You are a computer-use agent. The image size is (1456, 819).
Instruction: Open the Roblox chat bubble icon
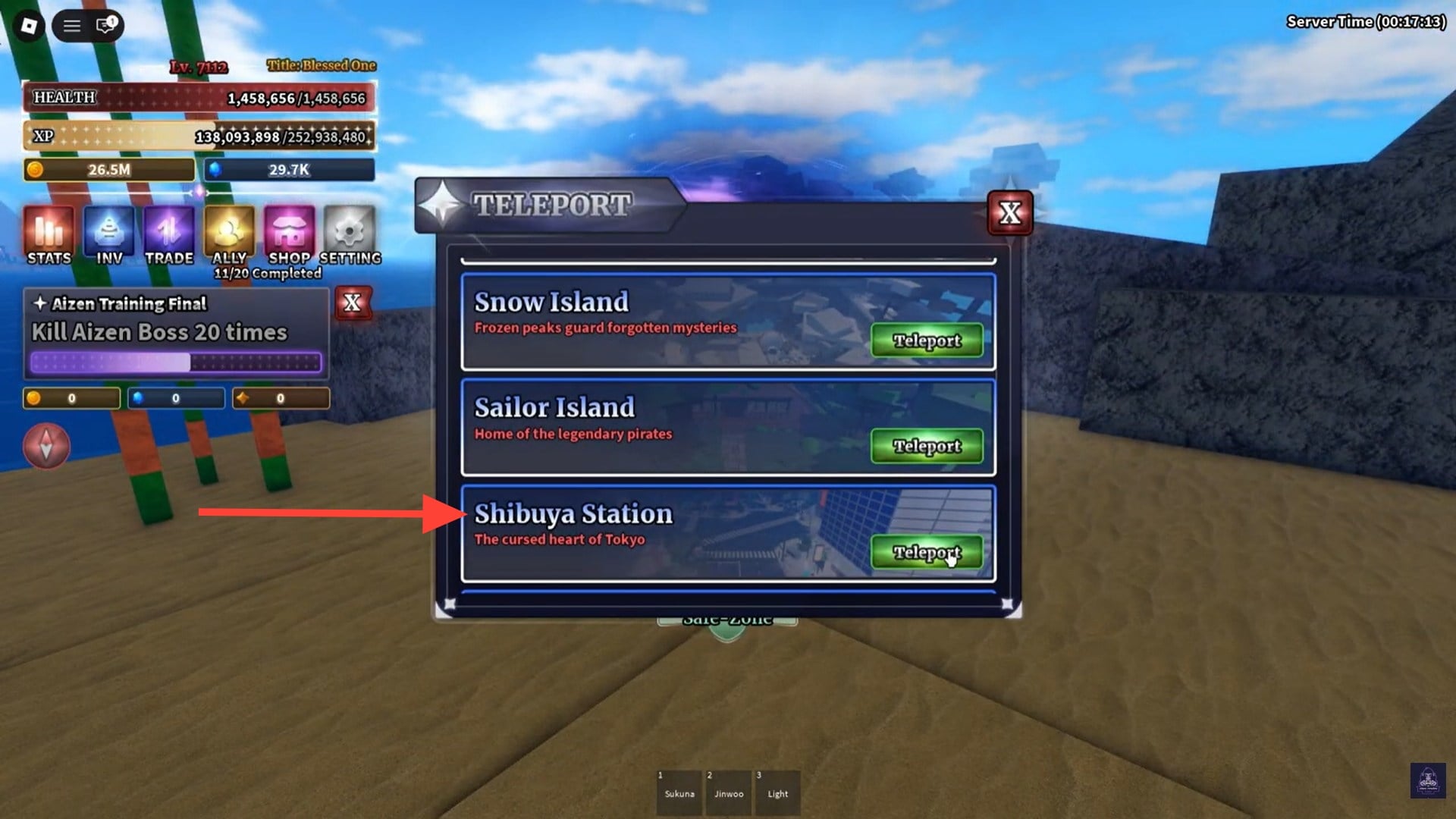104,25
